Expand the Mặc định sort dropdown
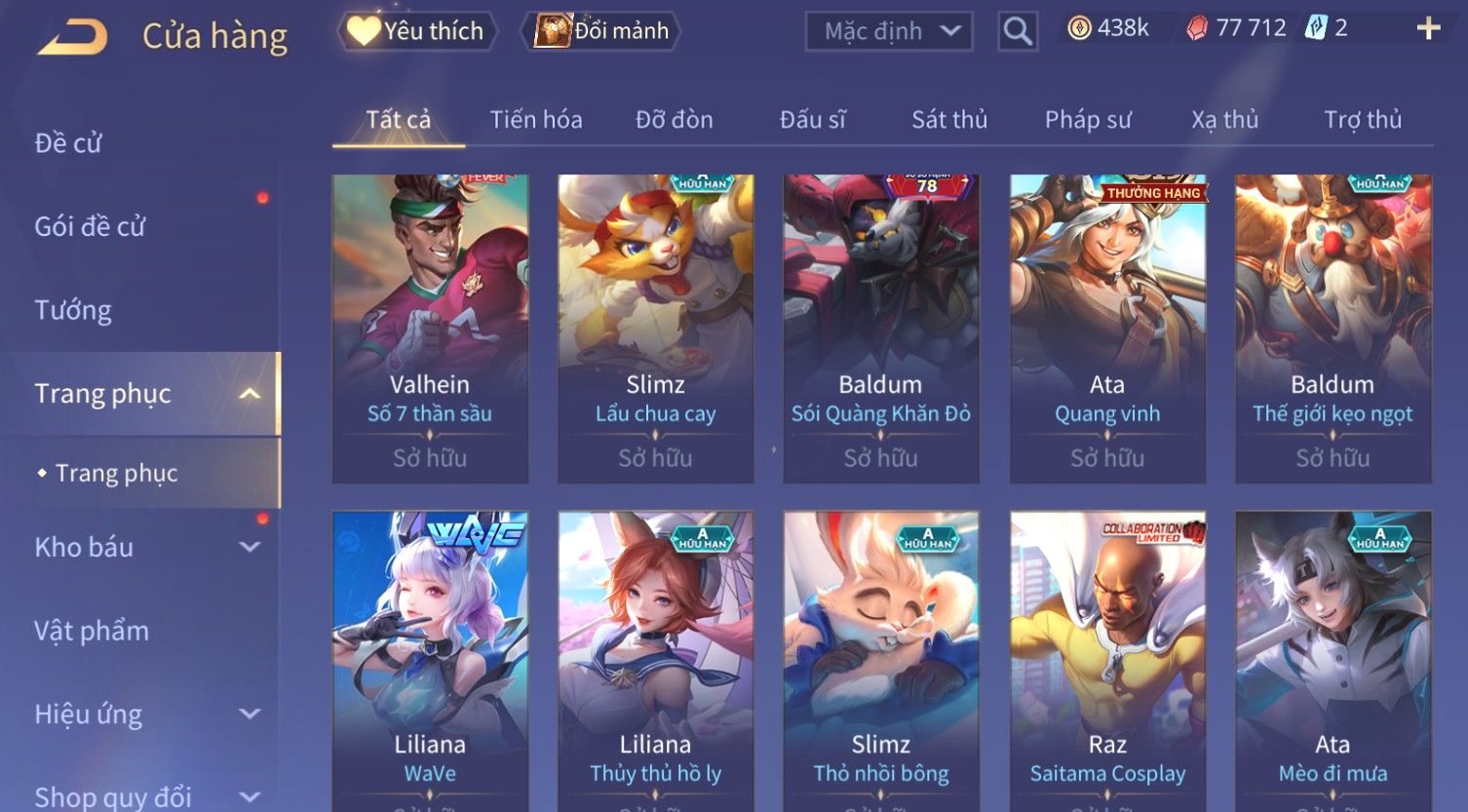This screenshot has width=1468, height=812. pyautogui.click(x=889, y=31)
